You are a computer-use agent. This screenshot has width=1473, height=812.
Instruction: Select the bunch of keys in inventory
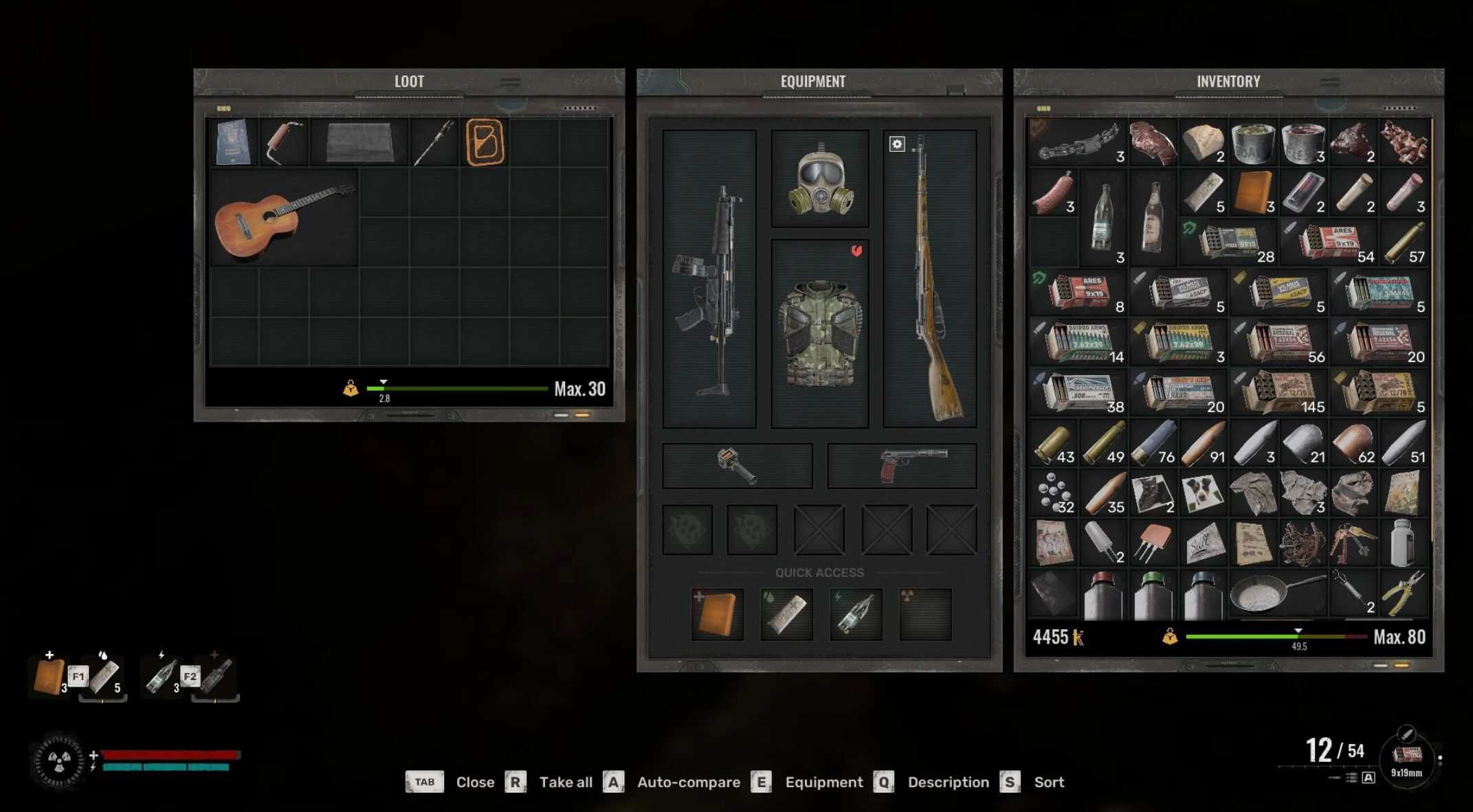coord(1352,543)
